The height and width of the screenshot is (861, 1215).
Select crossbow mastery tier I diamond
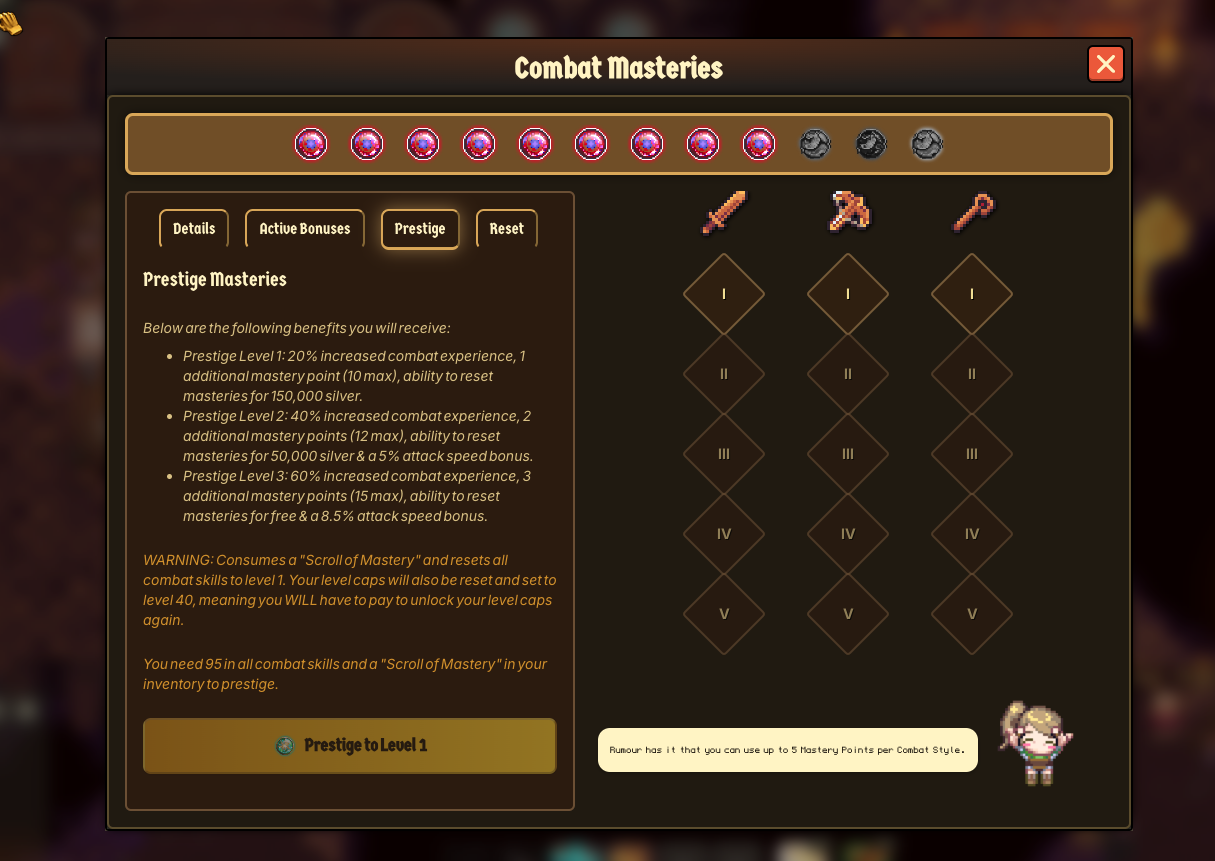click(x=848, y=294)
